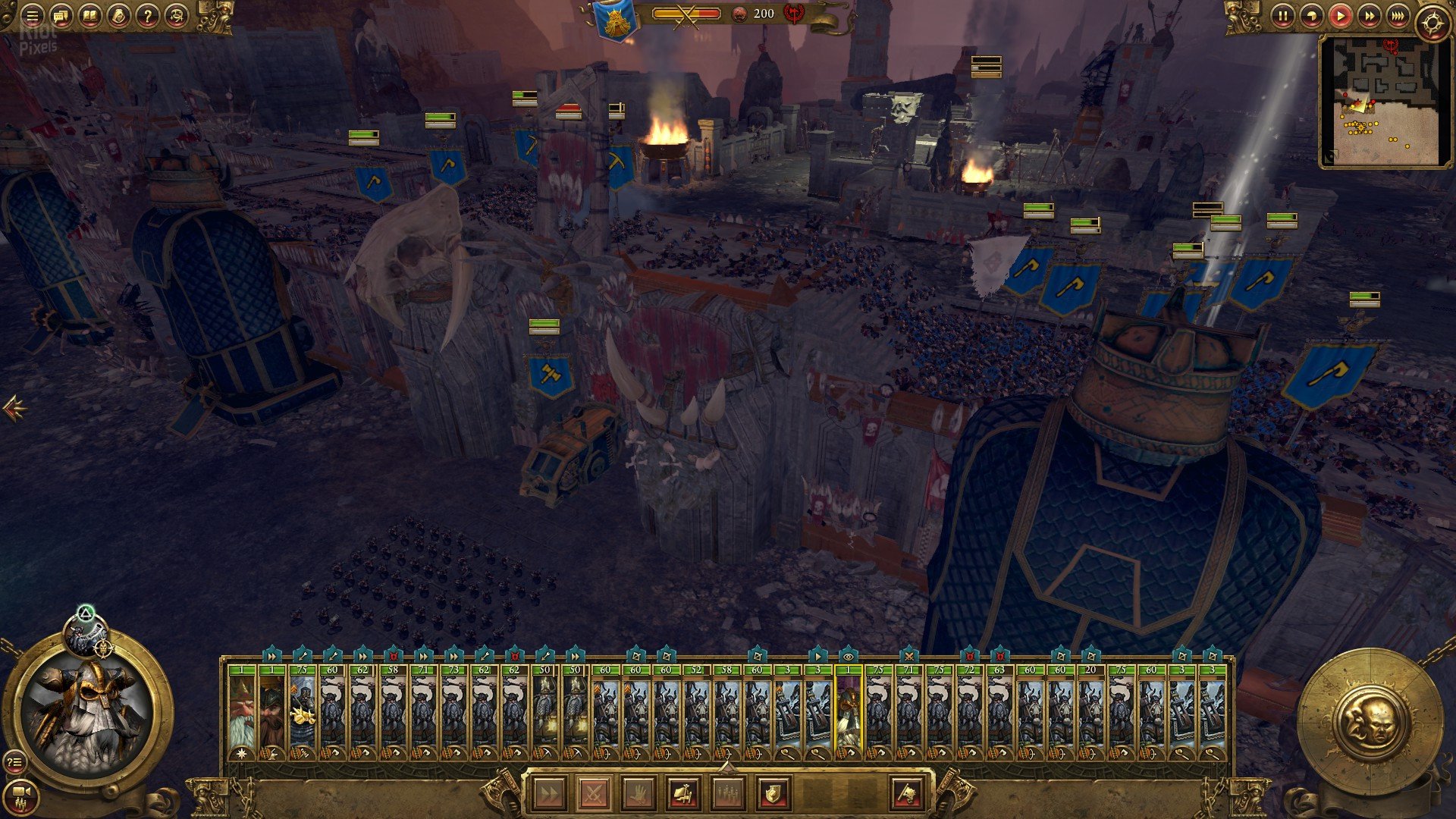Select the dwarf lord portrait medallion
1456x819 pixels.
click(89, 712)
